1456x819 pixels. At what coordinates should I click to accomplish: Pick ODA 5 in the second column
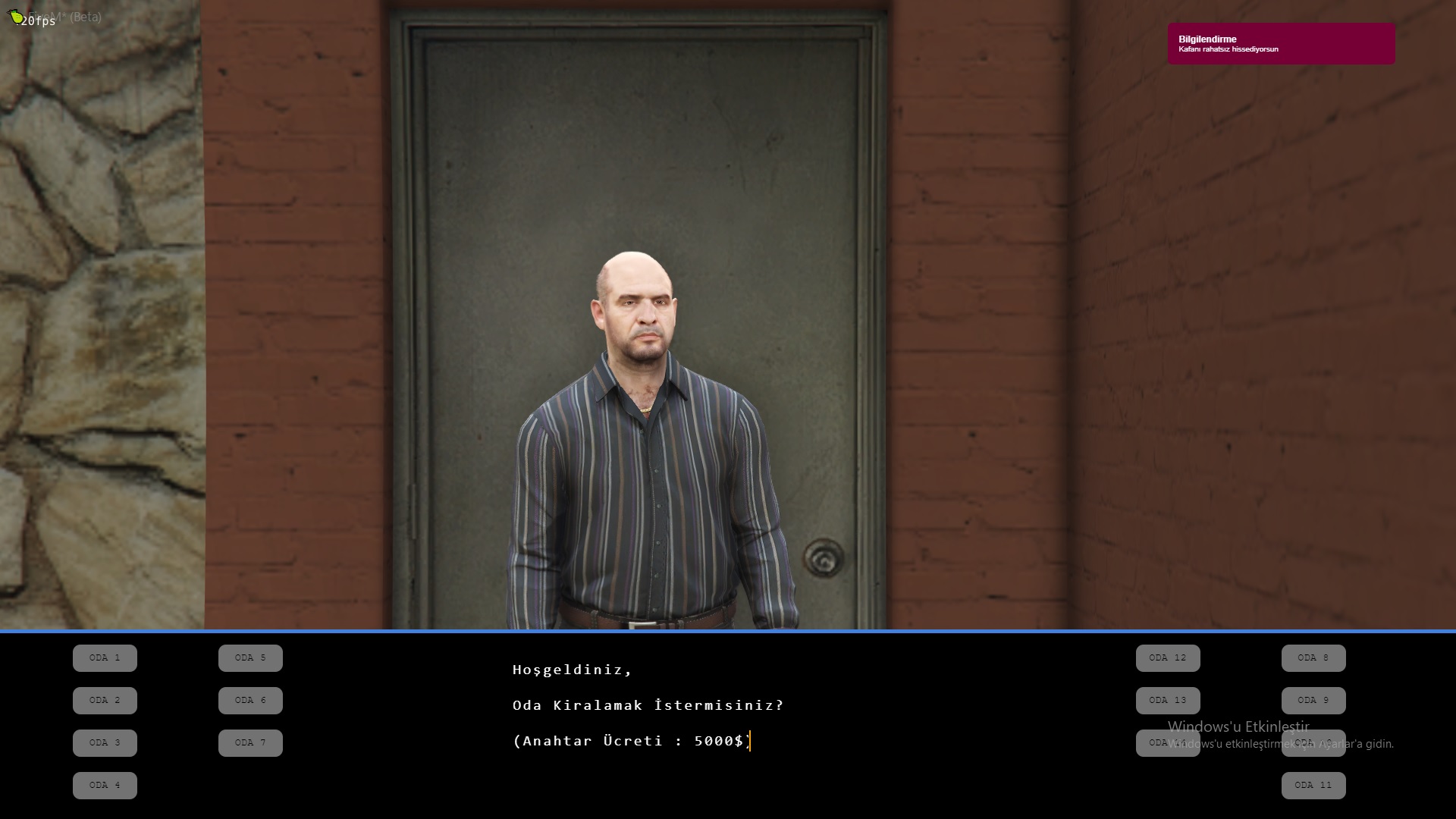[x=250, y=657]
